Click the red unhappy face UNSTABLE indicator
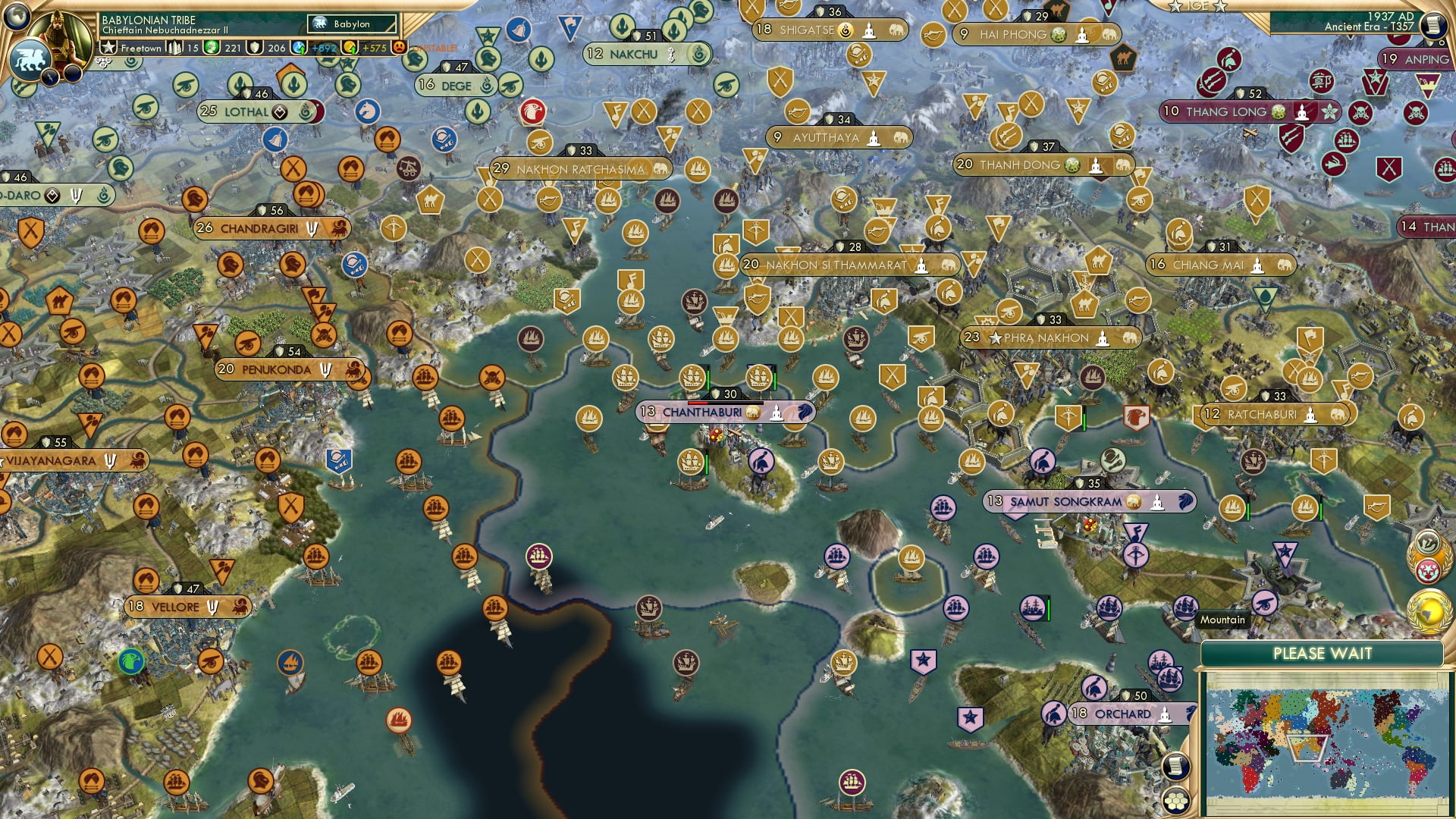 tap(400, 45)
